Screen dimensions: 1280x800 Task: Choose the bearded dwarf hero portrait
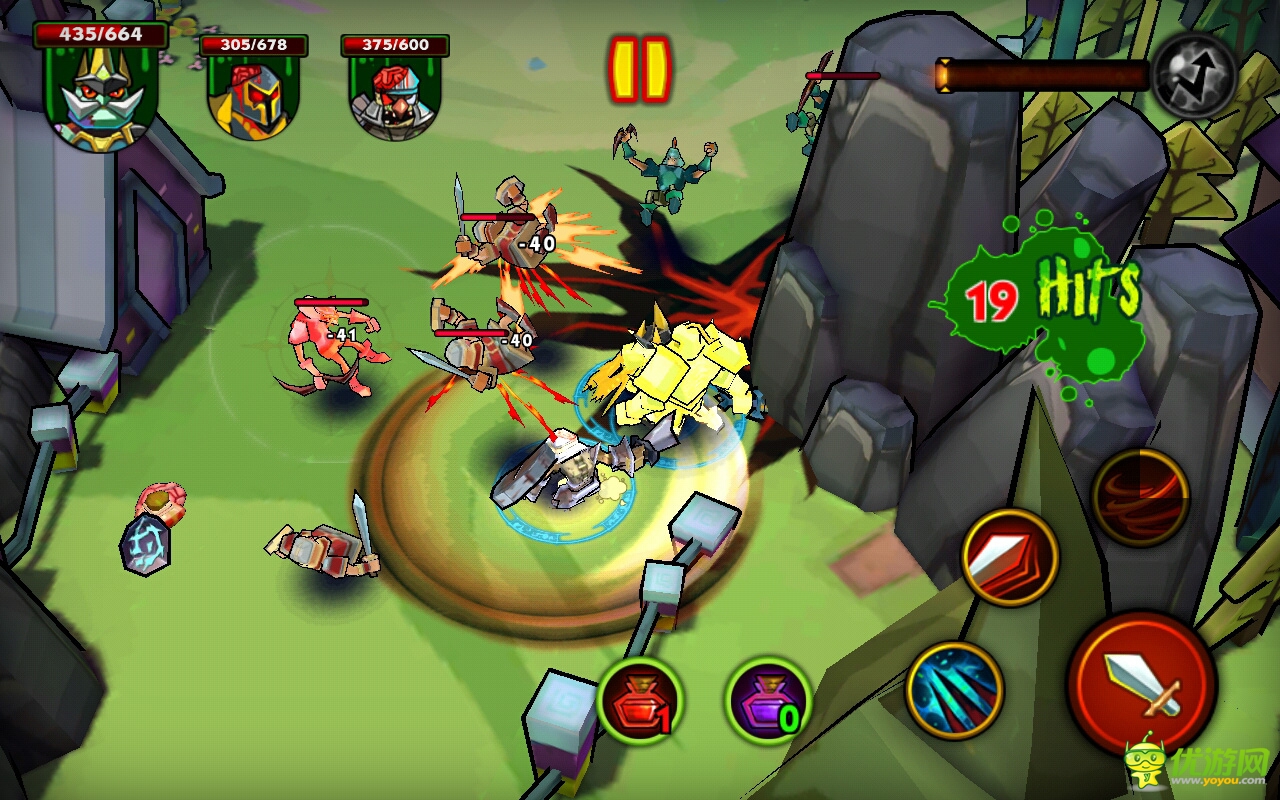tap(395, 97)
